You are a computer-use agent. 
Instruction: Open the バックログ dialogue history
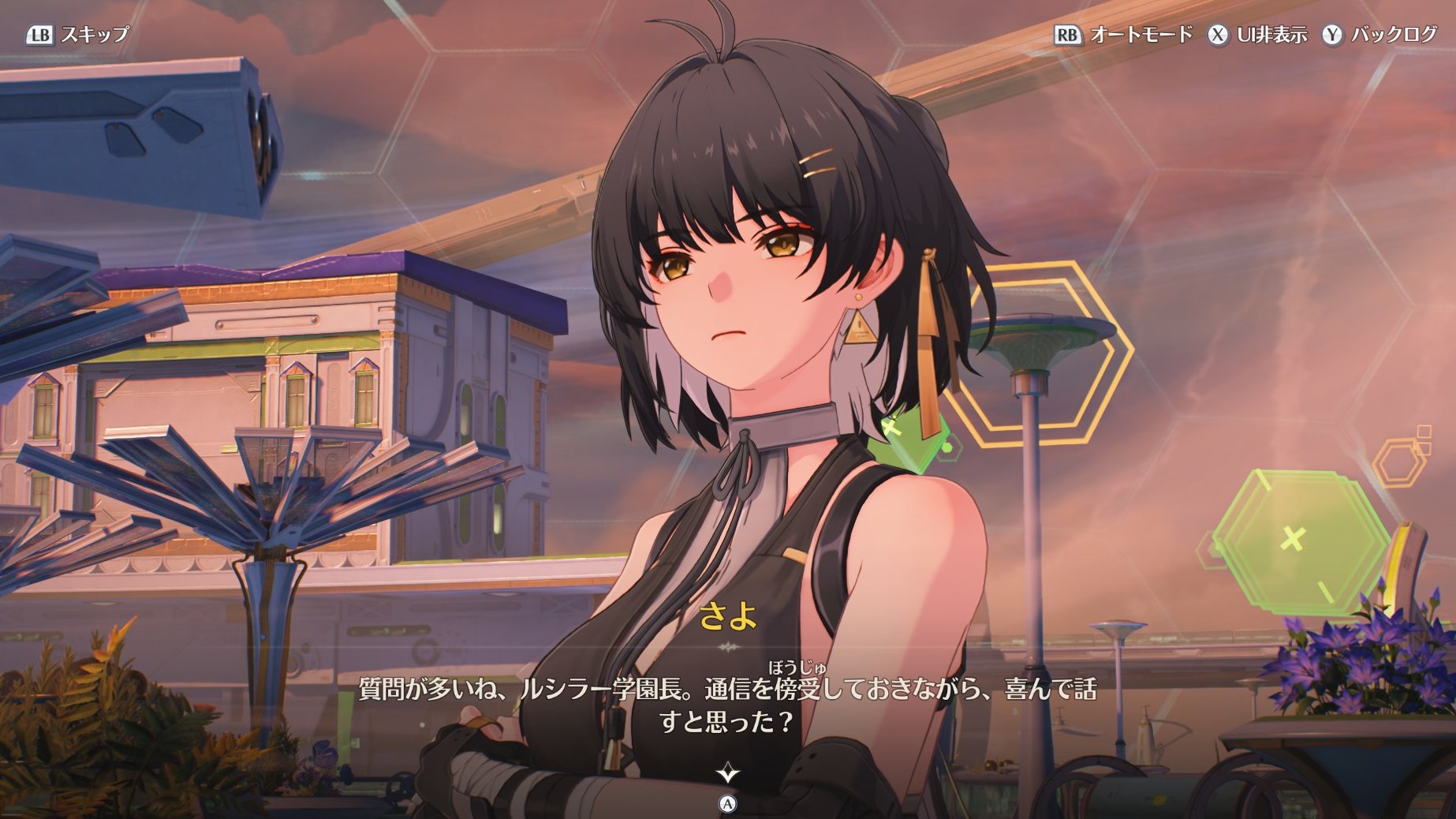click(1379, 35)
